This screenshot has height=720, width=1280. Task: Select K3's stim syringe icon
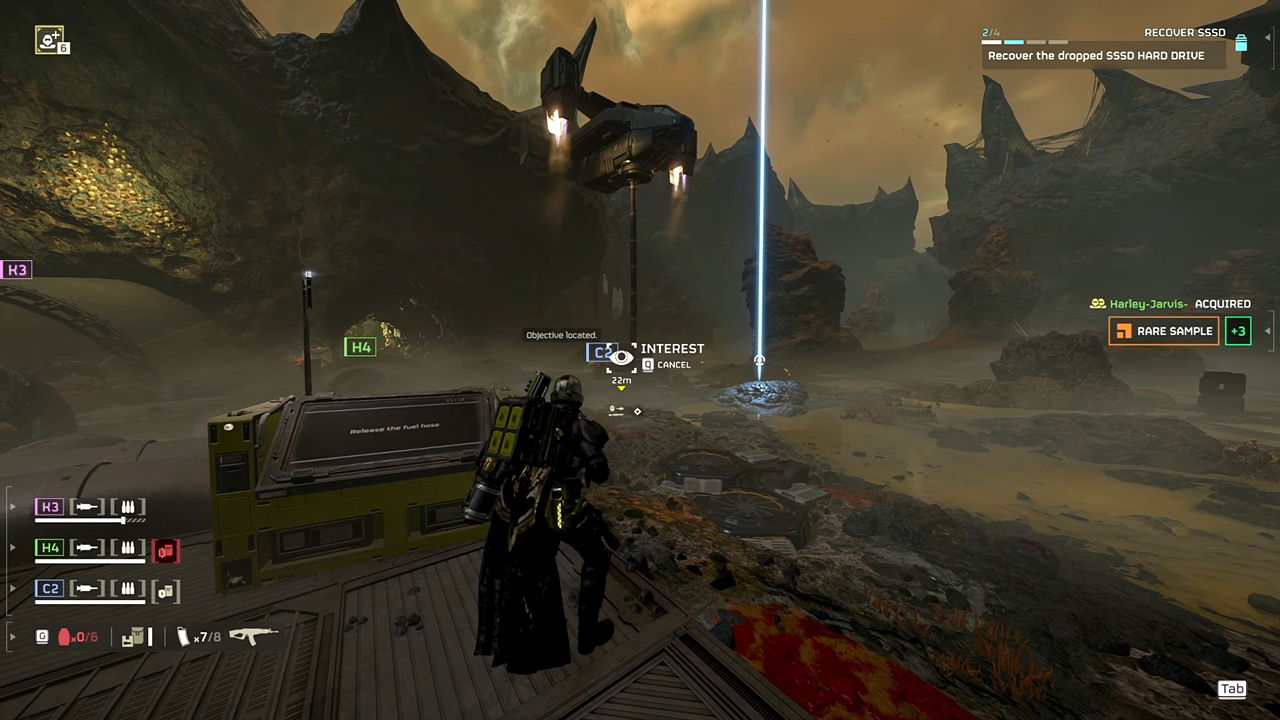click(x=87, y=506)
